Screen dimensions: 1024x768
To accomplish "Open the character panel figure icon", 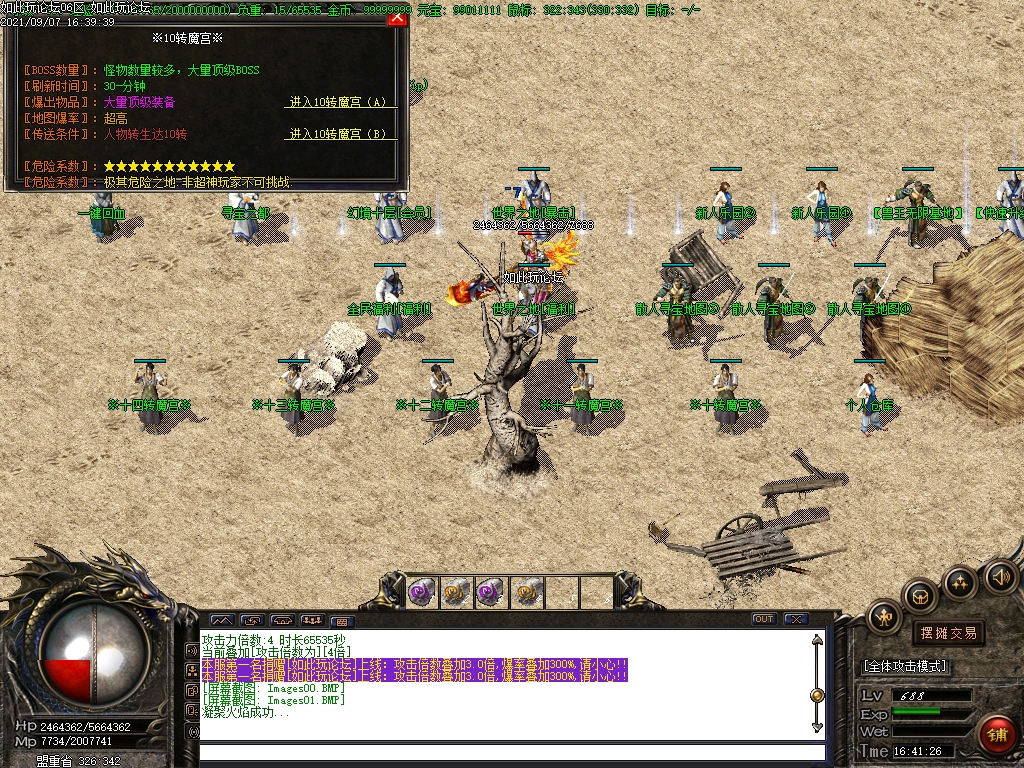I will click(x=884, y=617).
